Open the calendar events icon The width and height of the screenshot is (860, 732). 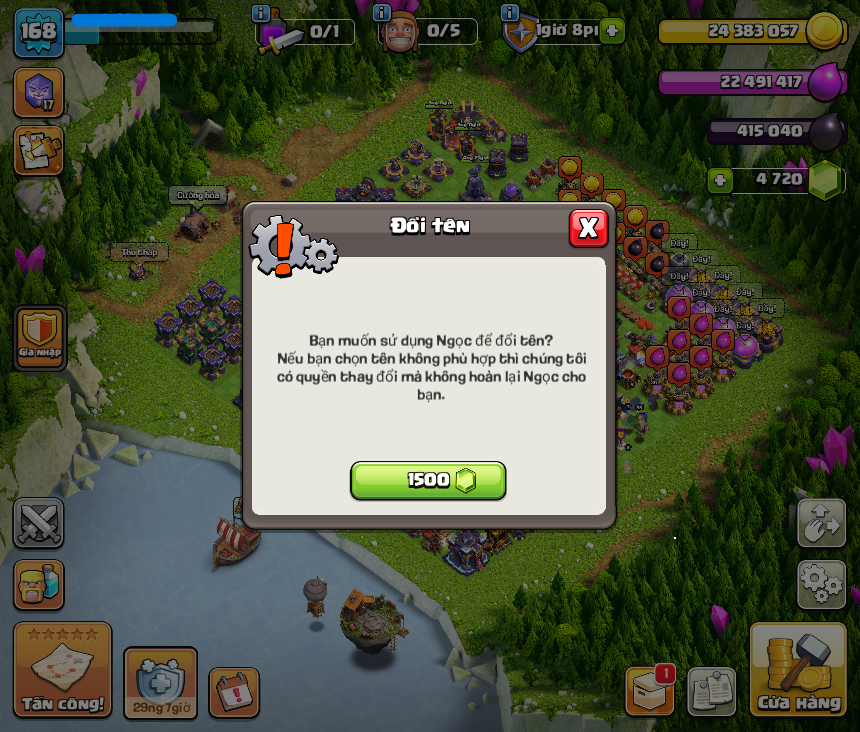[x=234, y=692]
